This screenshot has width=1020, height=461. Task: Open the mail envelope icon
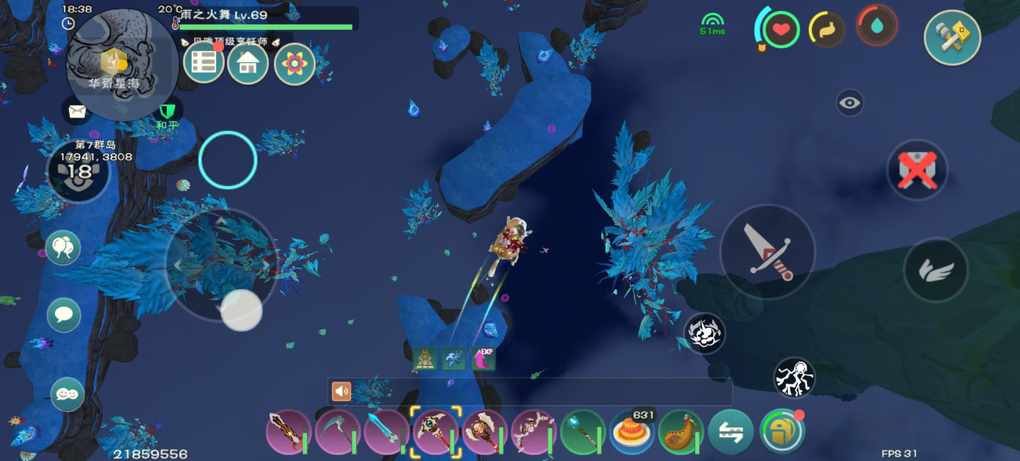(77, 111)
